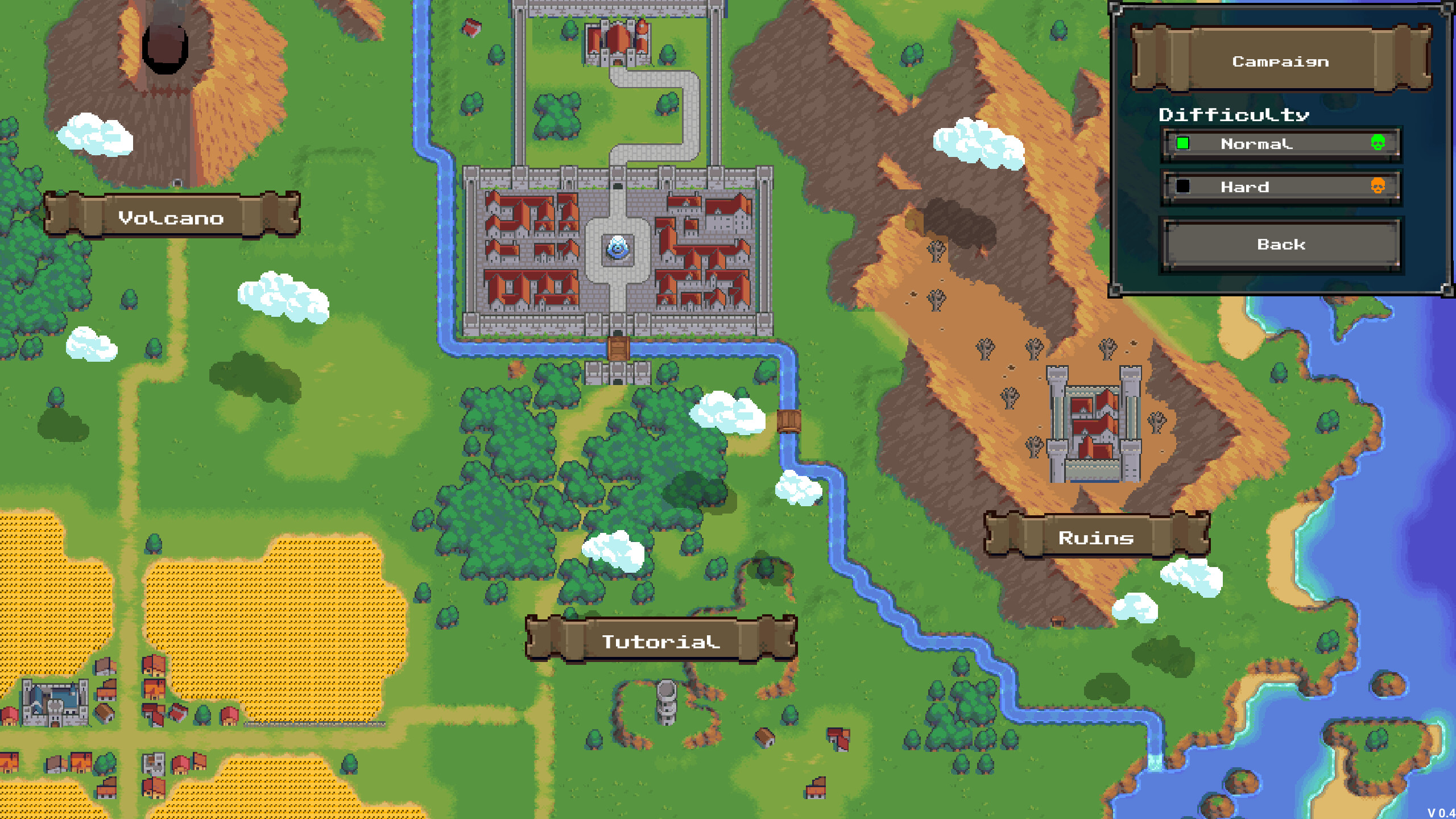
Task: Open the Ruins level banner
Action: (1095, 539)
